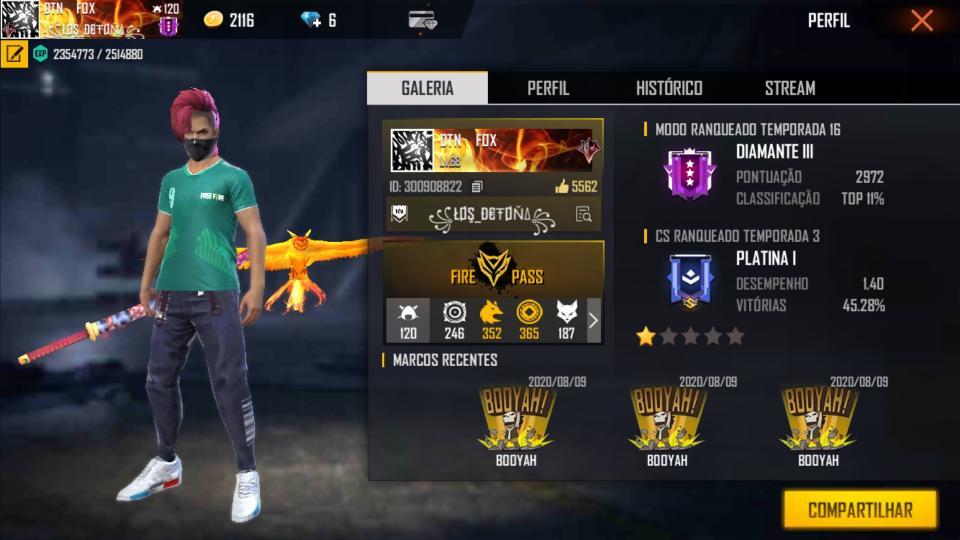Copy the player ID with the copy icon
The image size is (960, 540).
click(477, 187)
